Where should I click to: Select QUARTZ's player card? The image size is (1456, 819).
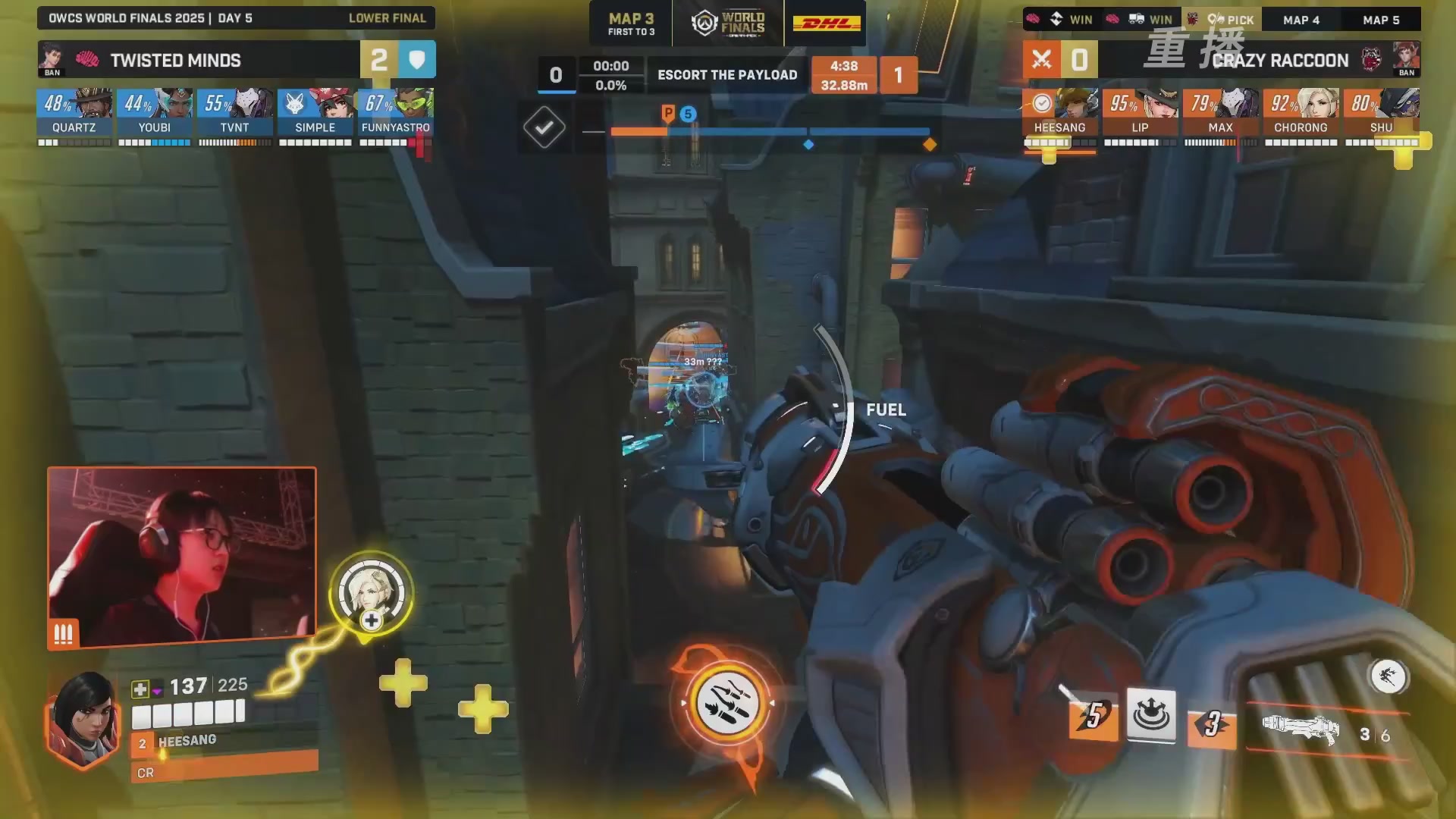coord(74,112)
